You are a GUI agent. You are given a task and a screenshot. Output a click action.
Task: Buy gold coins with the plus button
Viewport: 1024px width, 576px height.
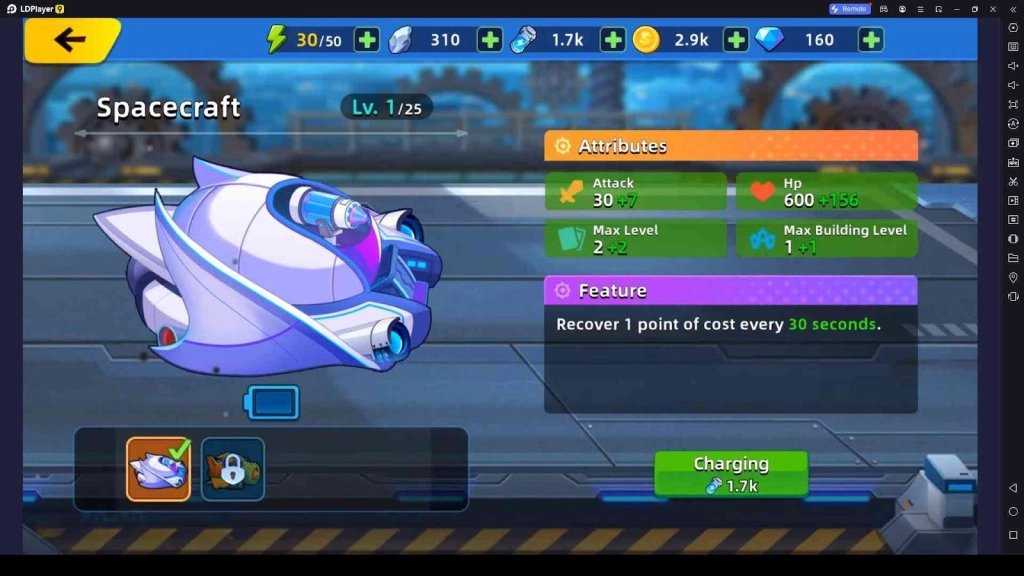click(736, 40)
